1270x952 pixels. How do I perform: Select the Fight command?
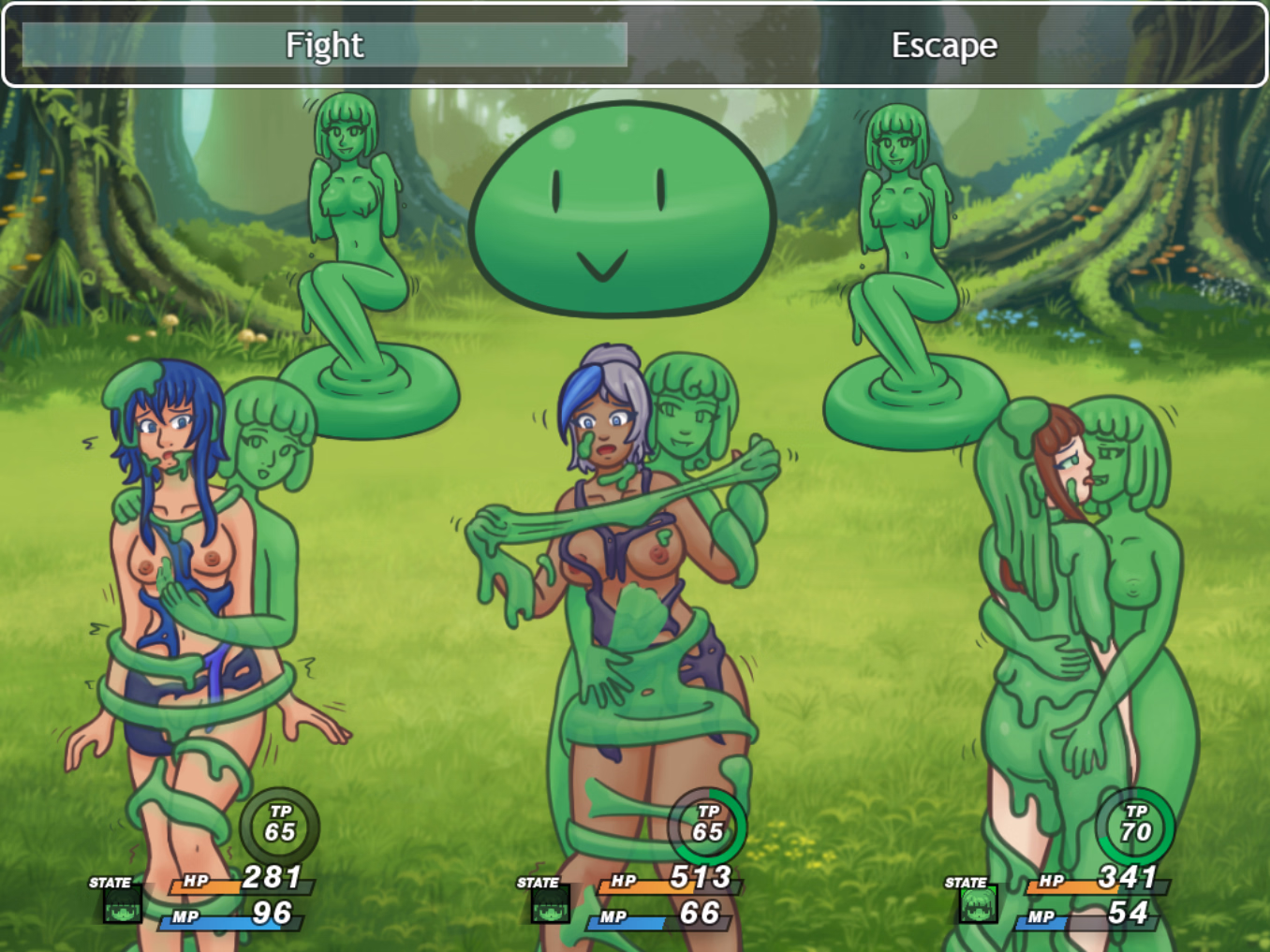(325, 44)
